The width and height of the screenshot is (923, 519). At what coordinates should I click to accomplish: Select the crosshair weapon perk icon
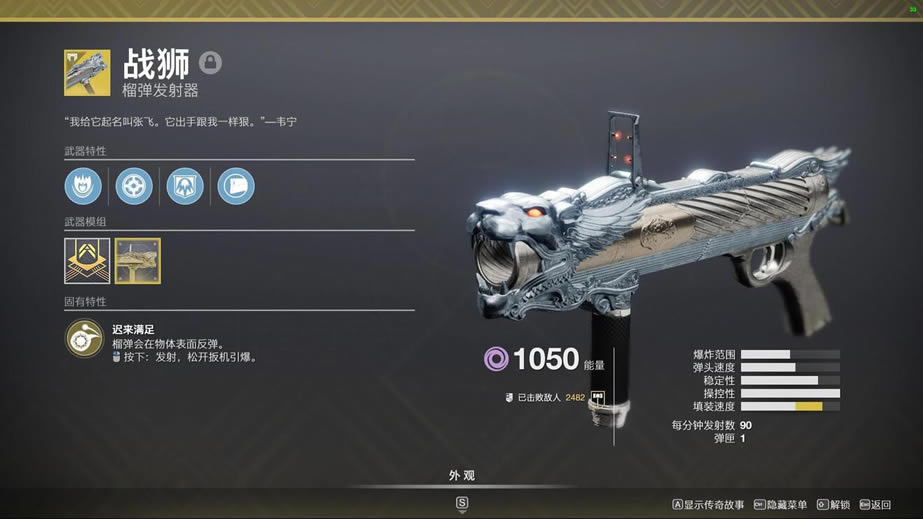[x=134, y=186]
